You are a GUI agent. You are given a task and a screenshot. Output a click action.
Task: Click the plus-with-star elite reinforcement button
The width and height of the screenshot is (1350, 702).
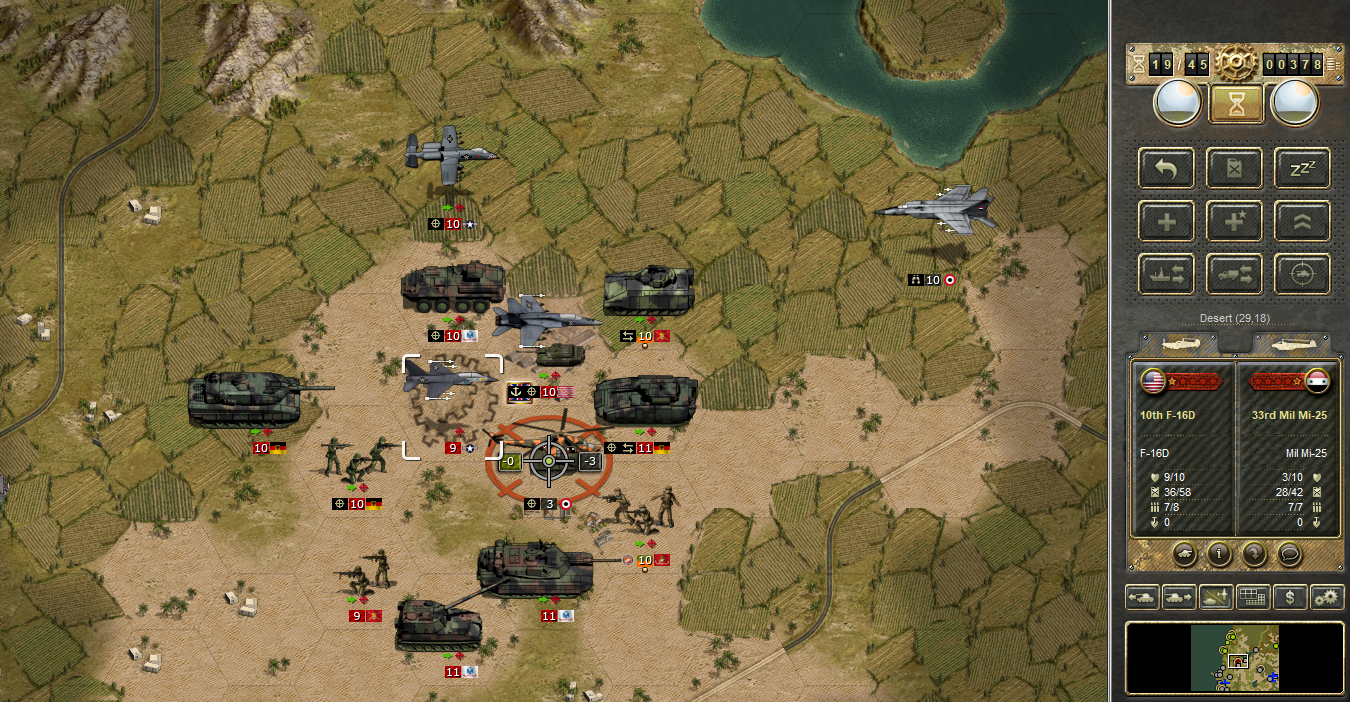tap(1234, 221)
